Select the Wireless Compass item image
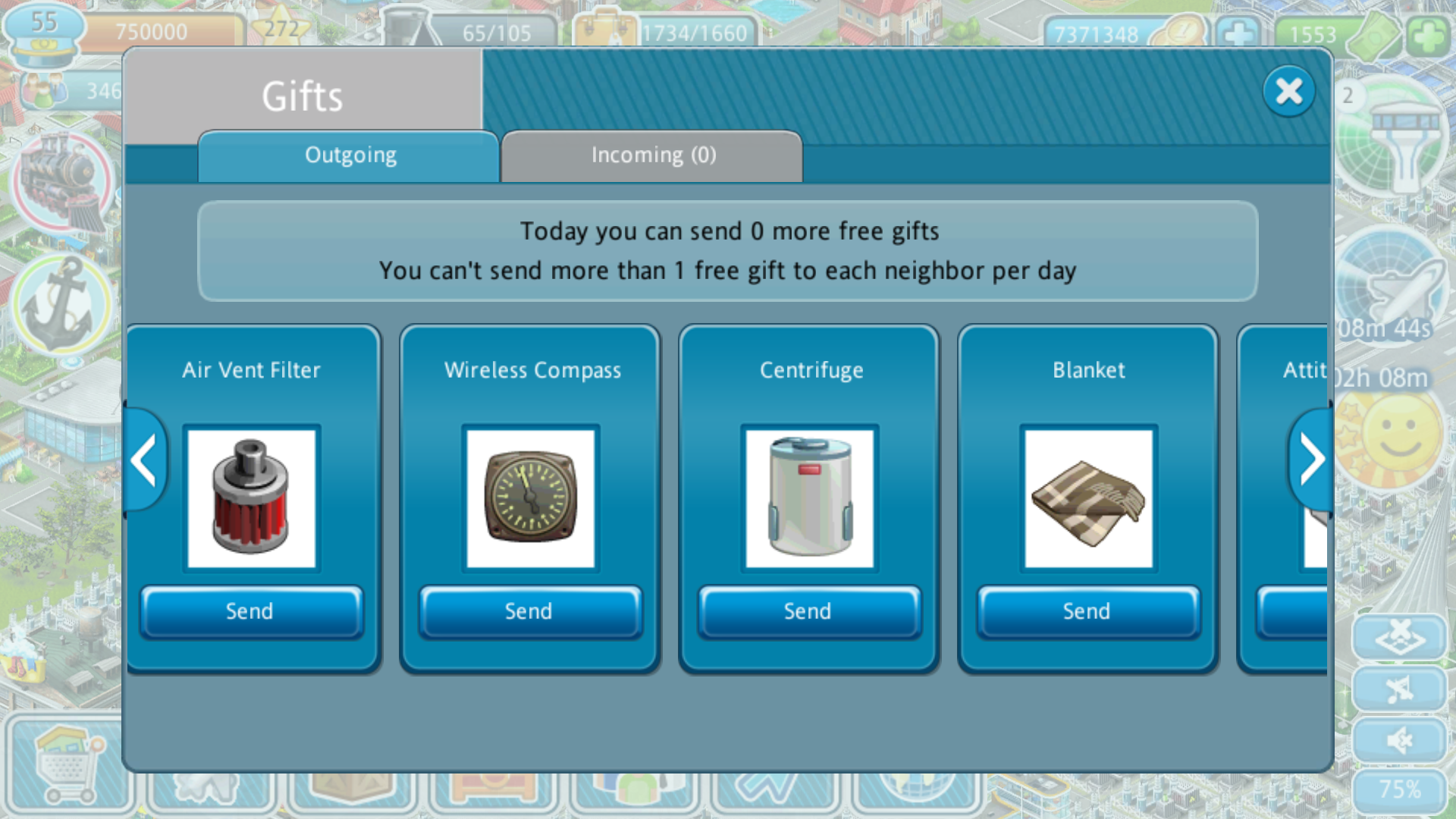1456x819 pixels. 530,498
